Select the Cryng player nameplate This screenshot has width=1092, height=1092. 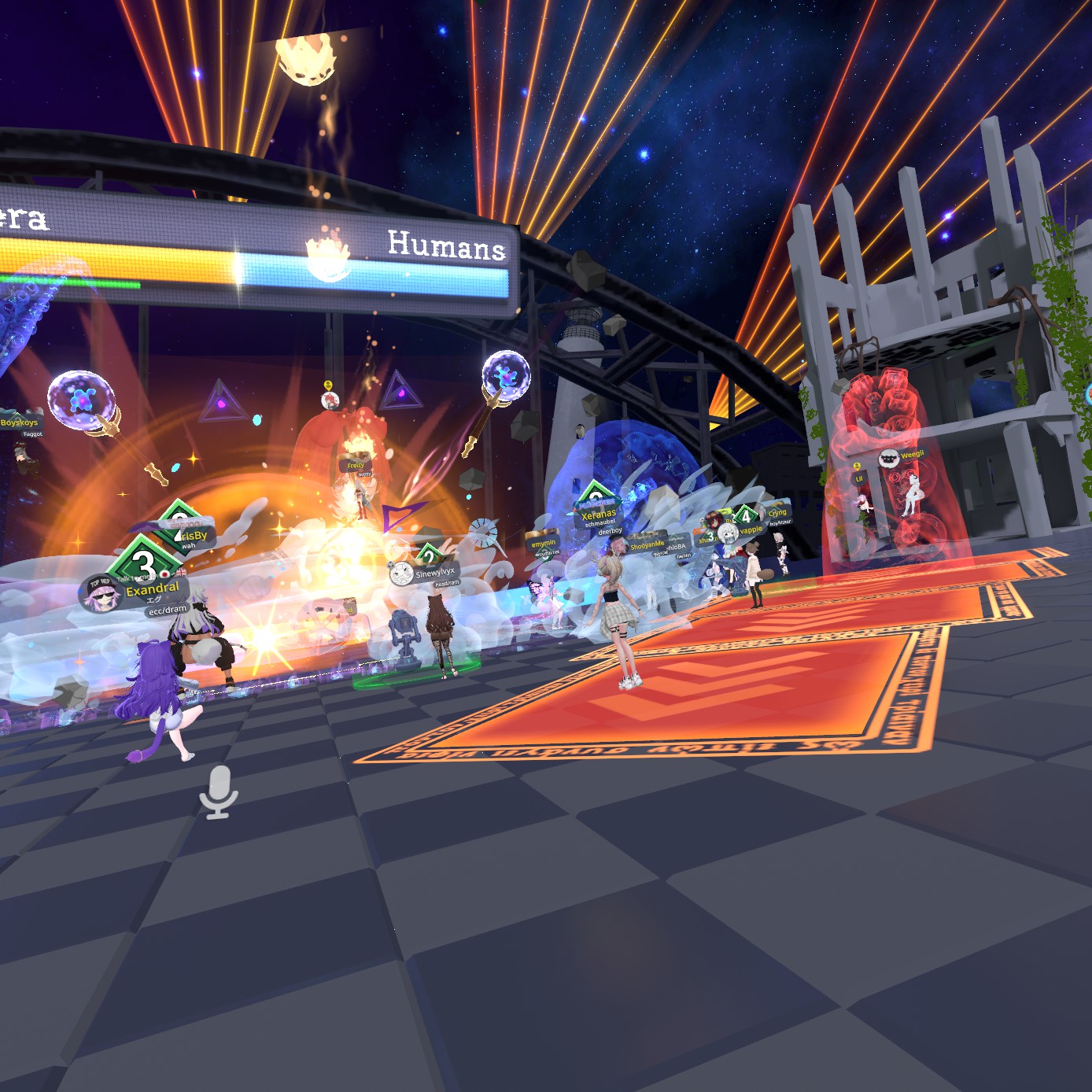777,512
